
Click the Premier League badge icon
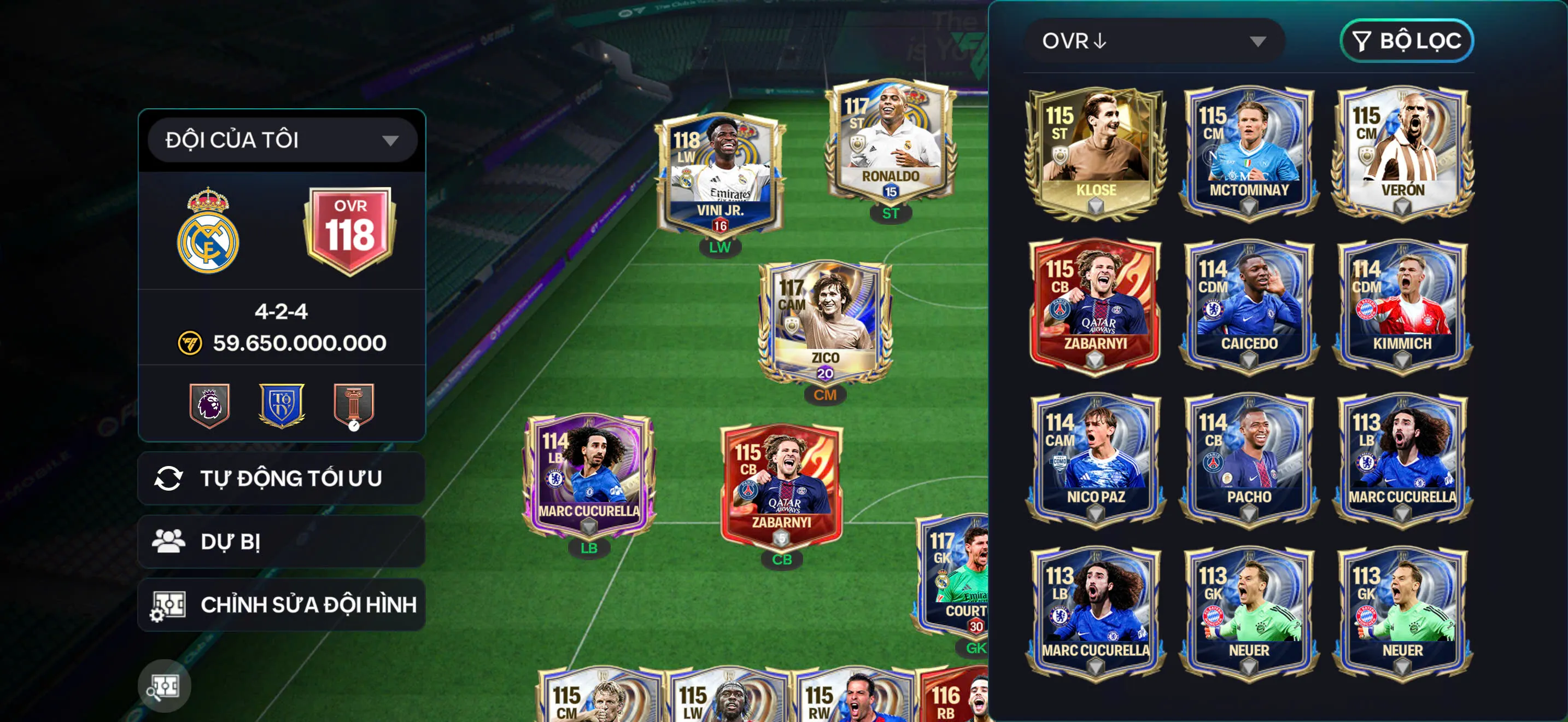pos(209,405)
